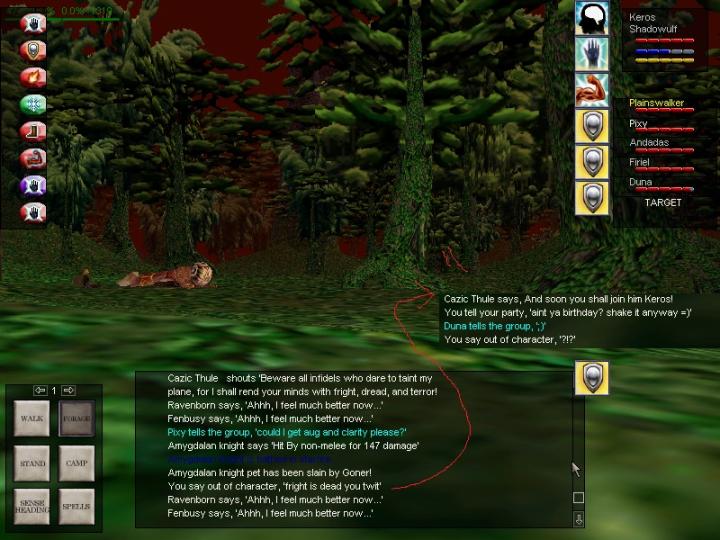Screen dimensions: 720x540
Task: Select the brain buff icon
Action: pos(592,19)
